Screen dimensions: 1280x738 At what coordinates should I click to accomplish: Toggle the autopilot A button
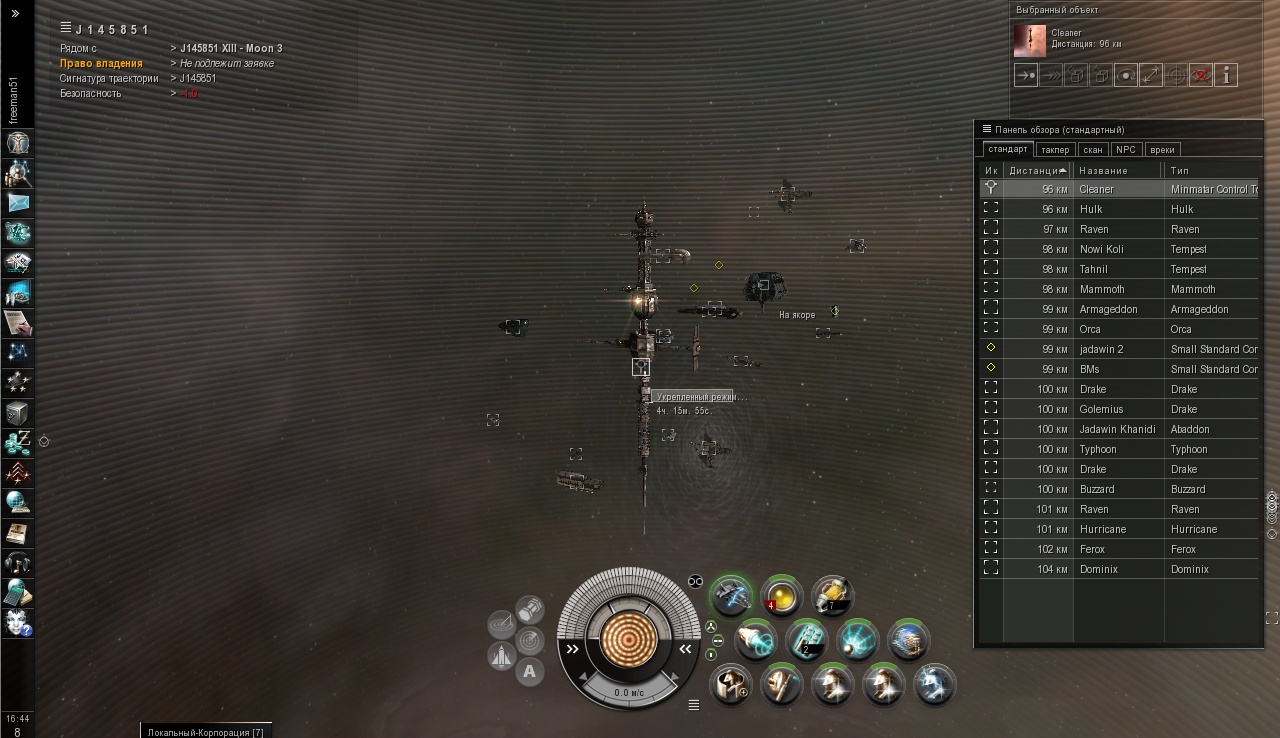tap(529, 672)
